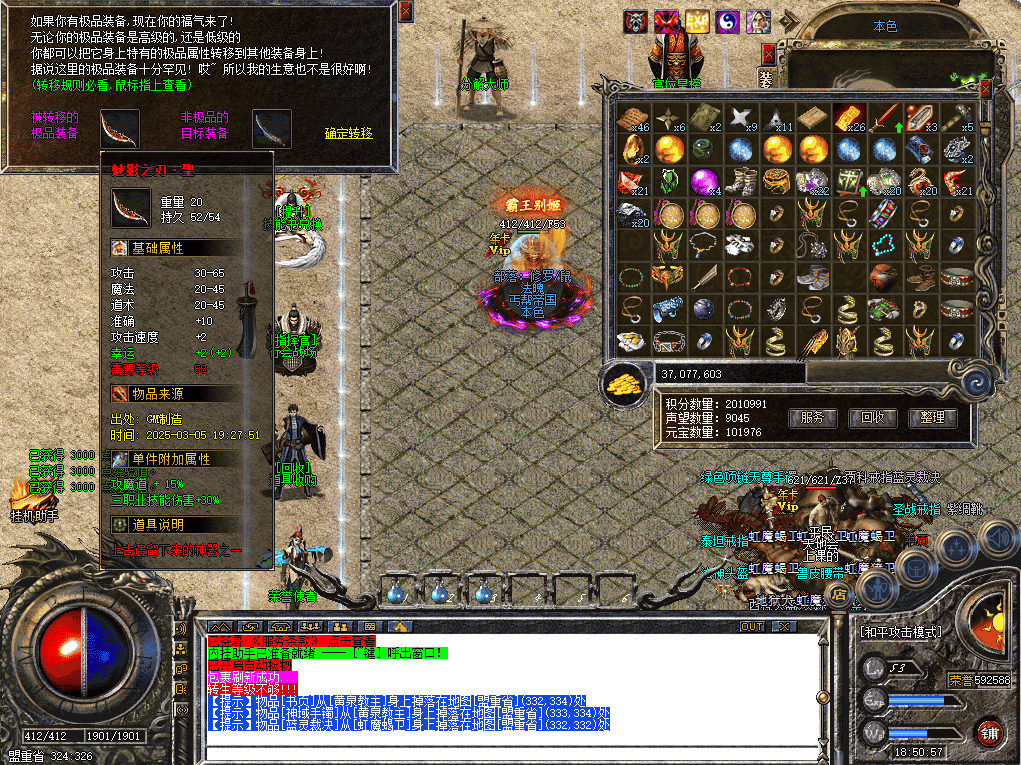Select the source 极品装备 weapon slot

click(x=119, y=128)
